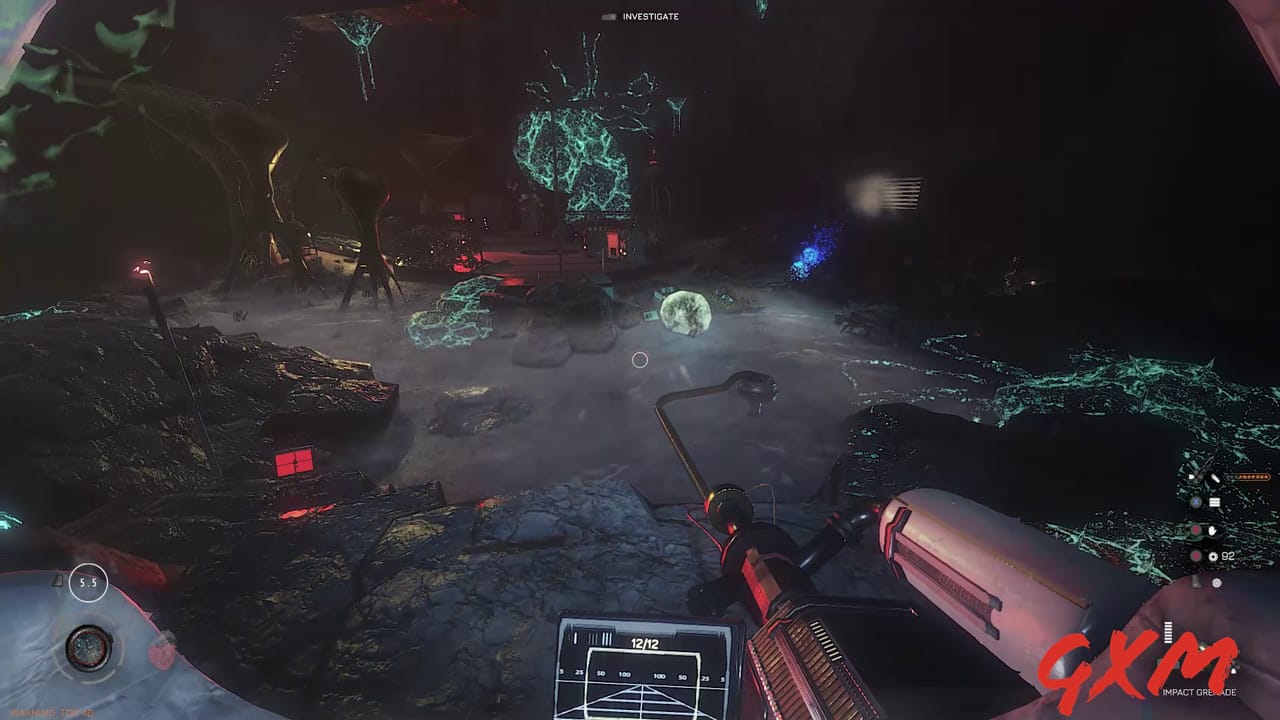The height and width of the screenshot is (720, 1280).
Task: Expand the weapon wheel via the small circle icon
Action: point(1216,584)
